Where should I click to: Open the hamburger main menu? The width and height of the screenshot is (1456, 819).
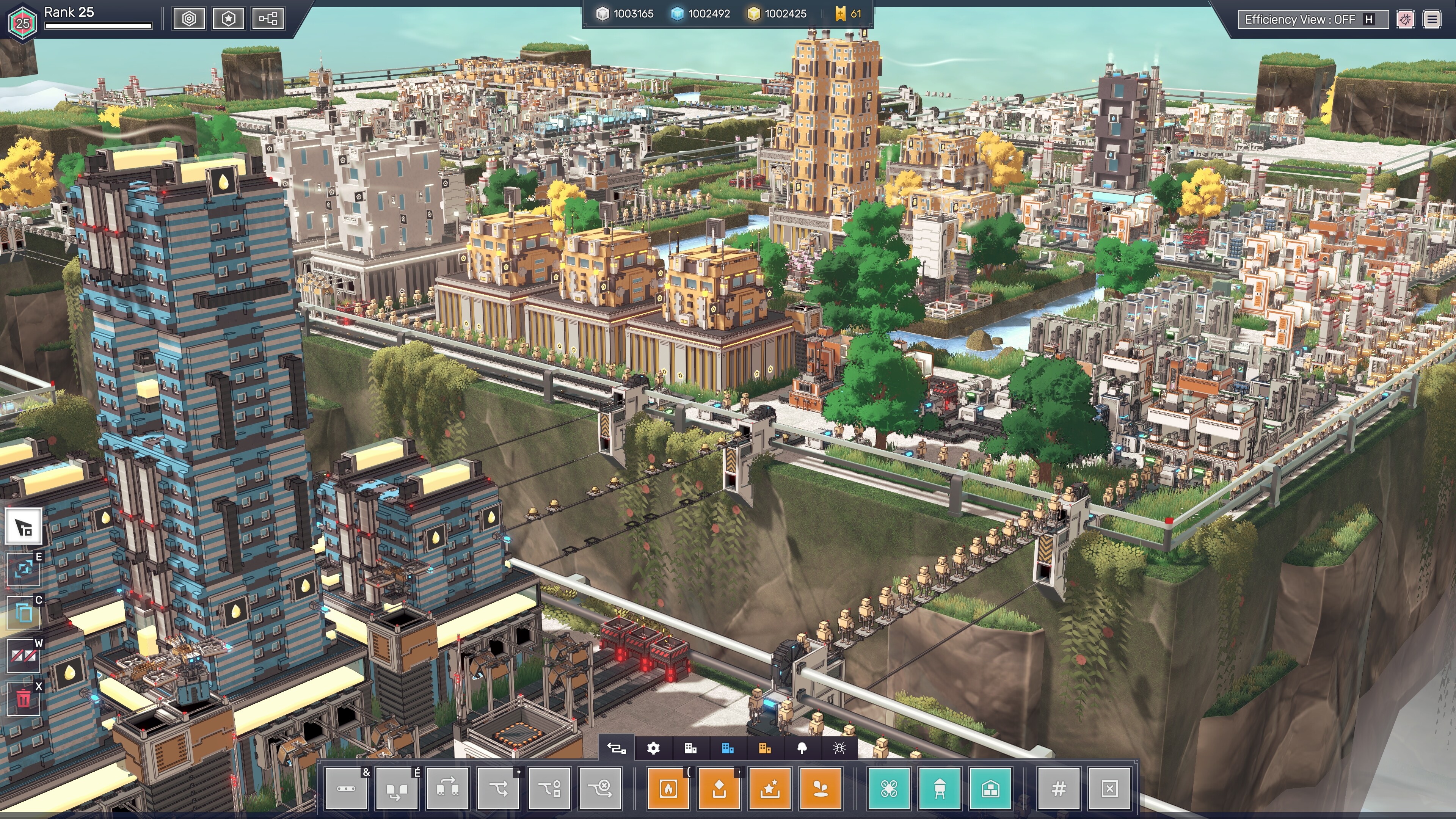[x=1432, y=20]
